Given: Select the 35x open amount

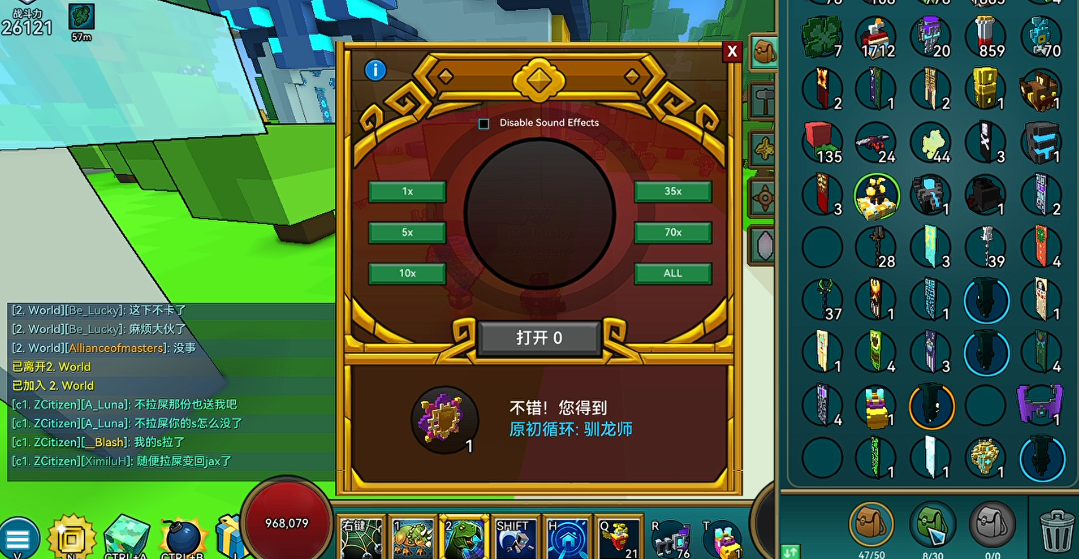Looking at the screenshot, I should [x=672, y=191].
